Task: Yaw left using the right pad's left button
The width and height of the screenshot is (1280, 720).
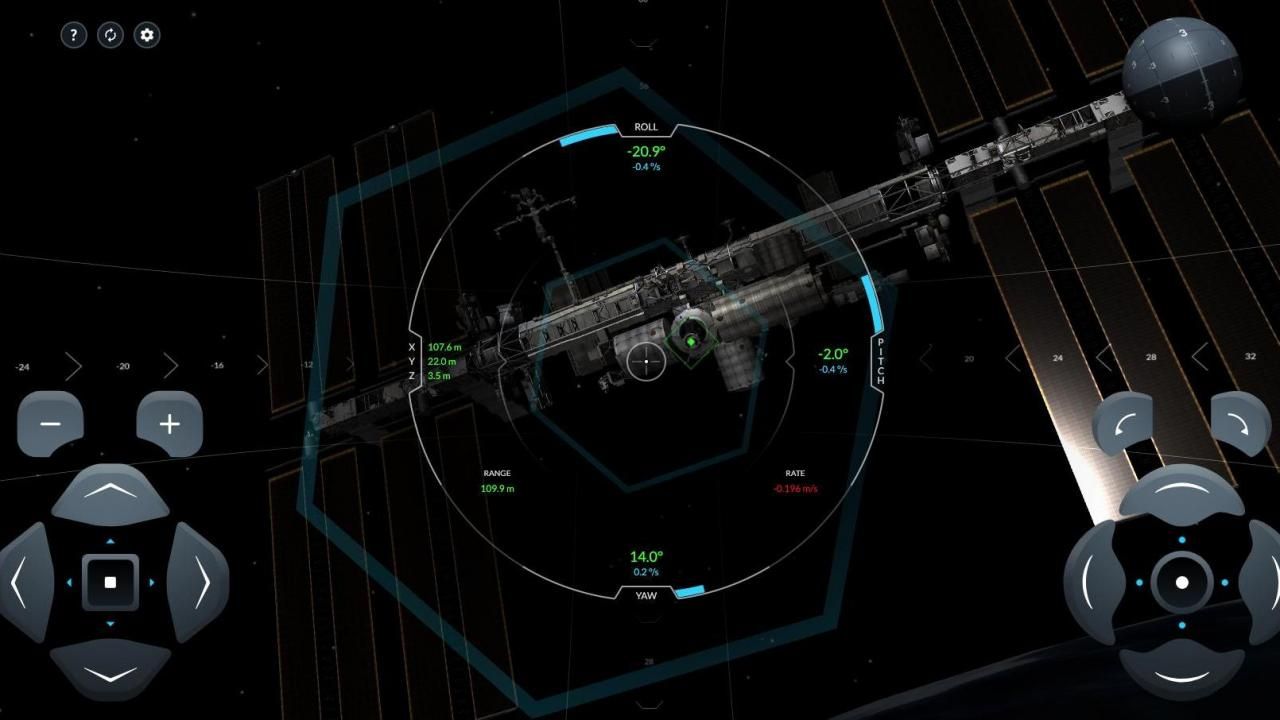Action: tap(1093, 582)
